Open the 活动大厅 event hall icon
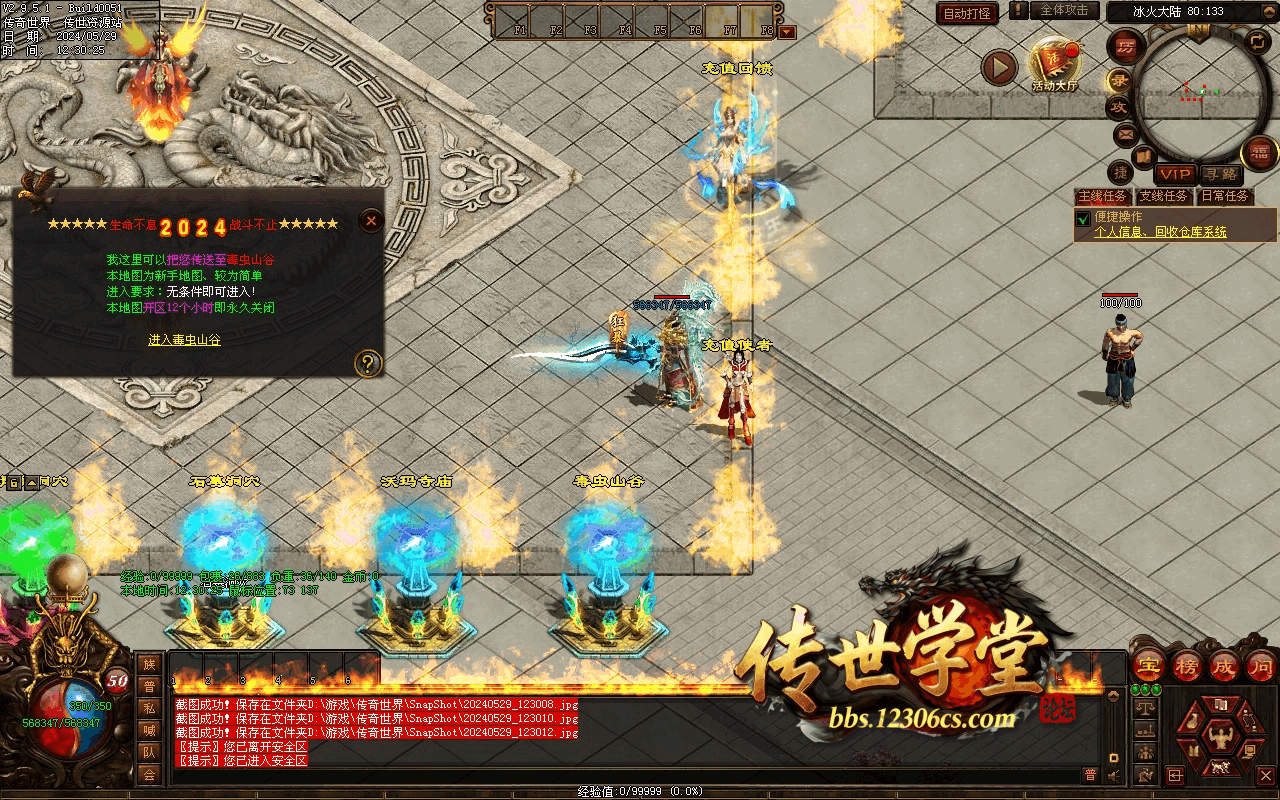This screenshot has height=800, width=1280. [x=1055, y=64]
